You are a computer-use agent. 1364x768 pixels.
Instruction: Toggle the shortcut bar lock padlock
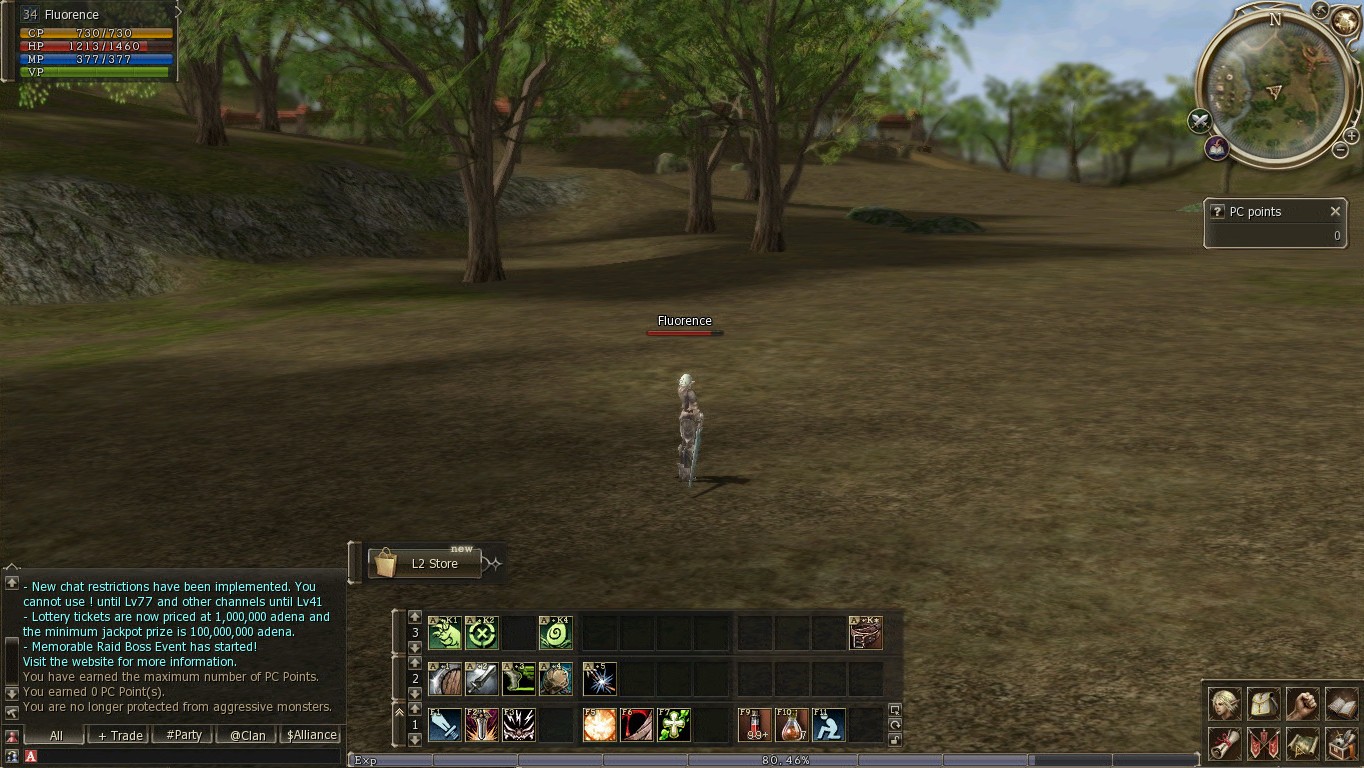tap(894, 740)
